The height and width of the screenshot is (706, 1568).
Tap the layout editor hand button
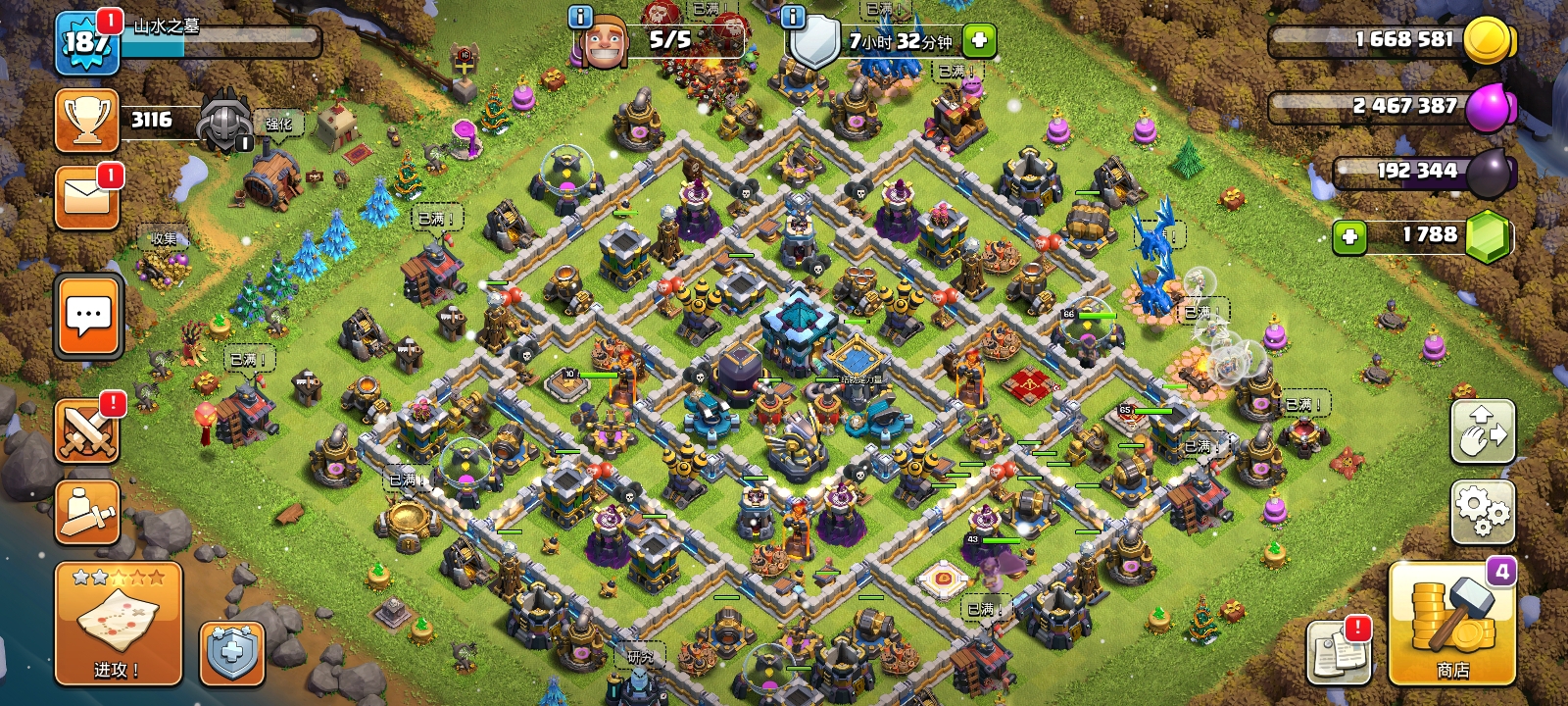click(x=1483, y=431)
